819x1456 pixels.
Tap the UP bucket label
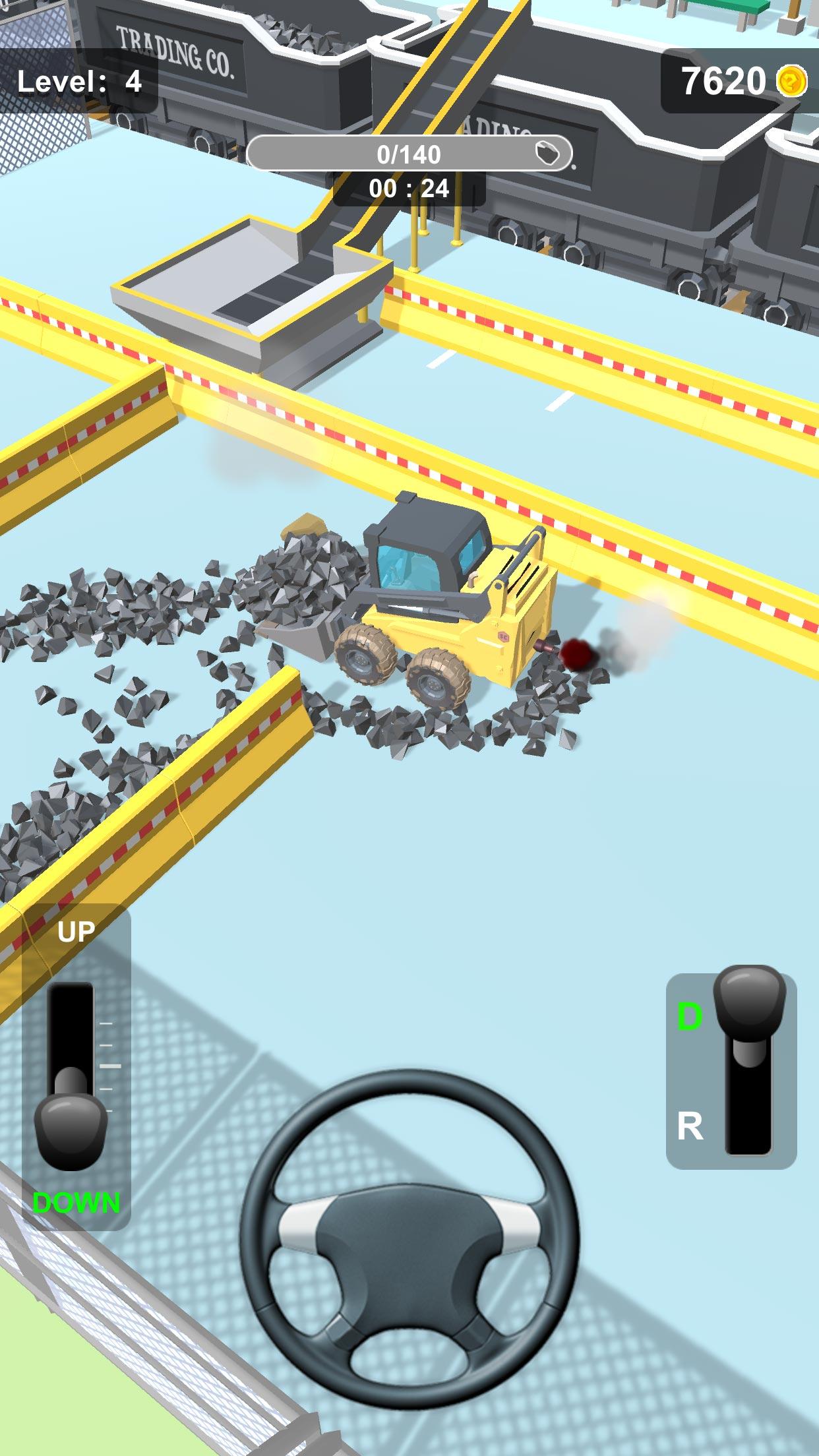click(76, 932)
